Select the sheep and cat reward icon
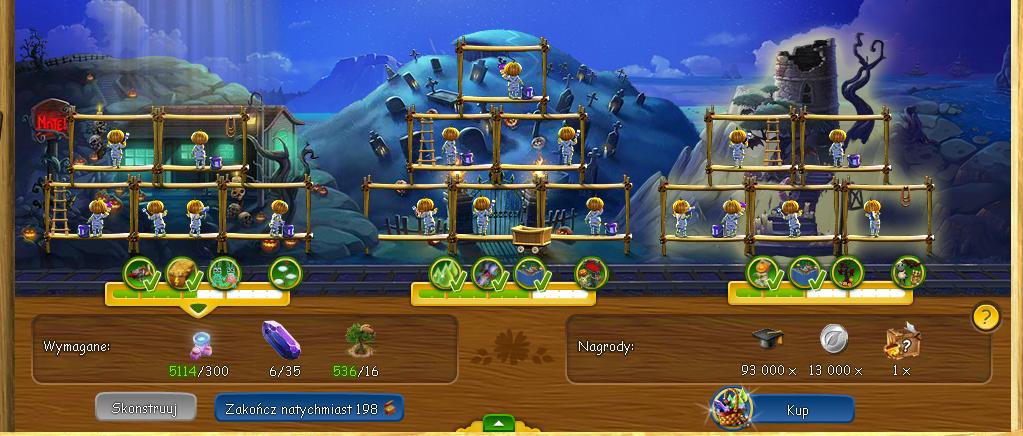 [x=908, y=272]
